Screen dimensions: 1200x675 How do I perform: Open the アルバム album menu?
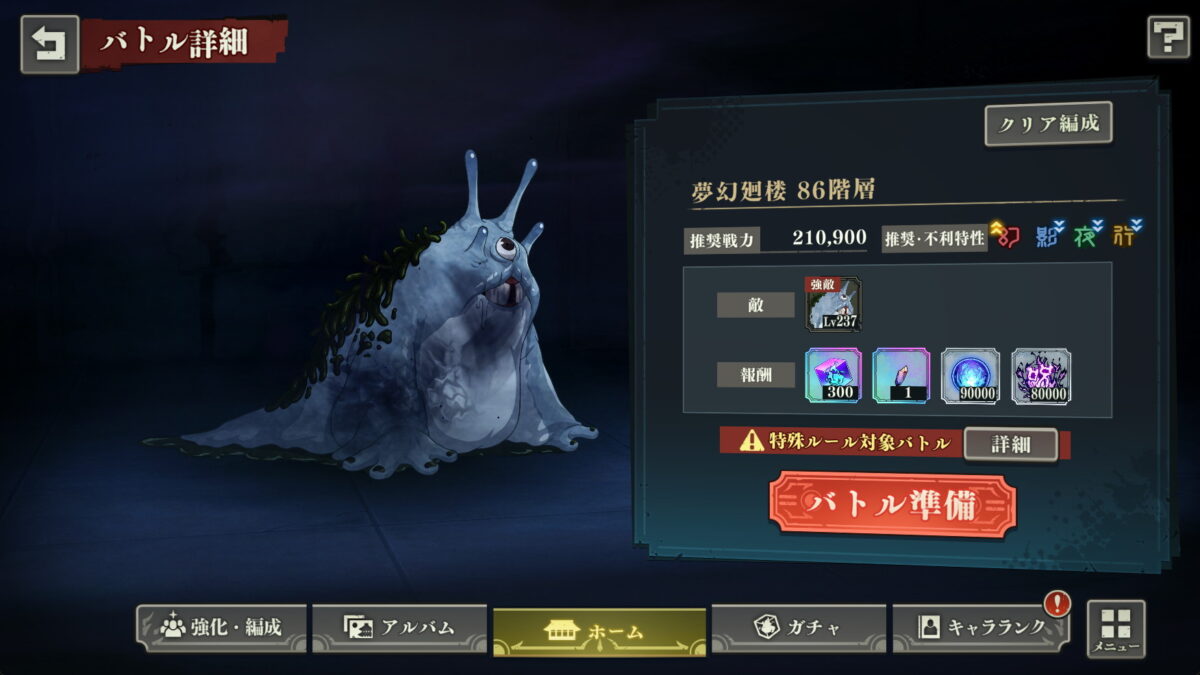pyautogui.click(x=399, y=627)
